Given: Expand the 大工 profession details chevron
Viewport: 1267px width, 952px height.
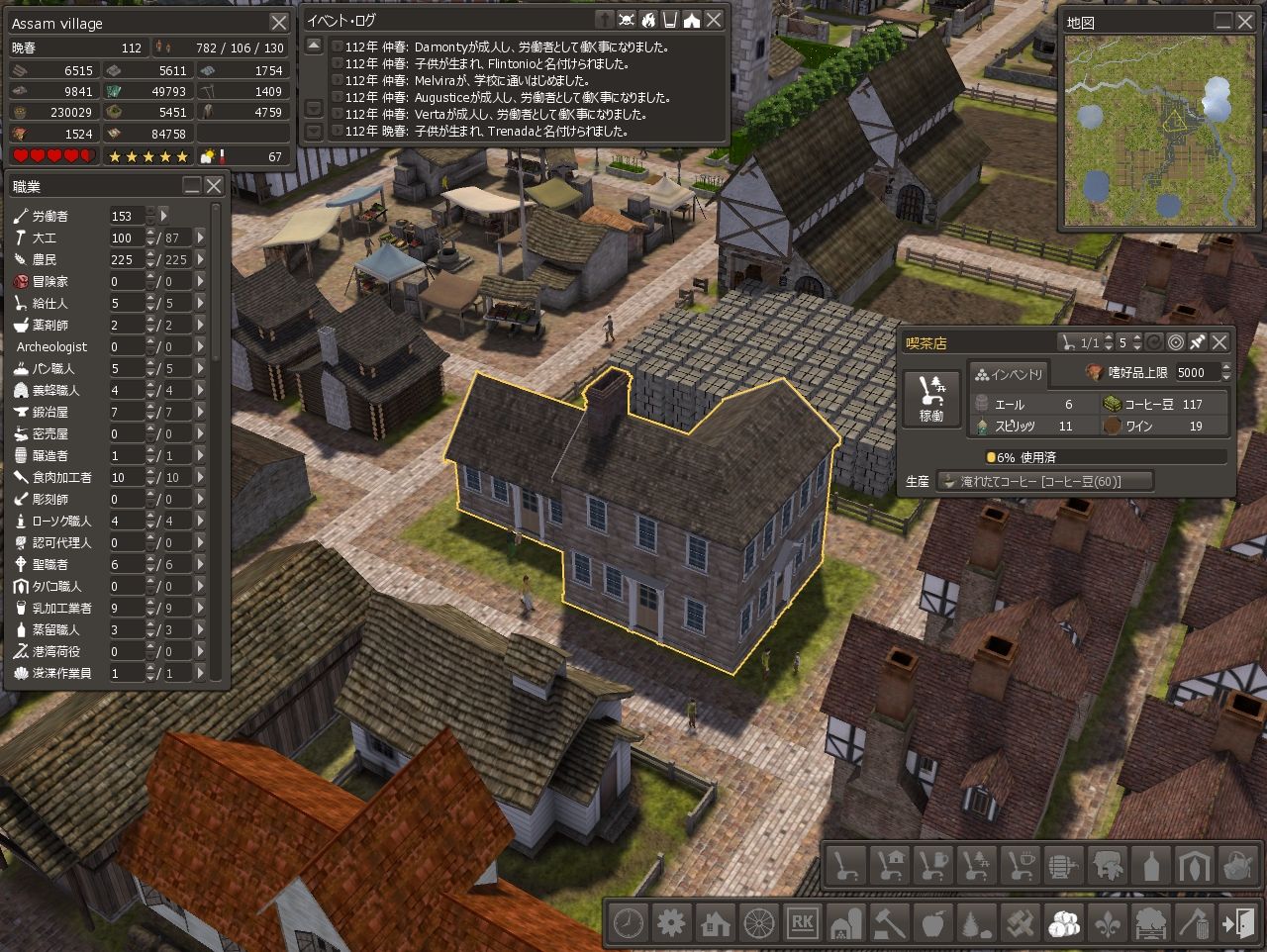Looking at the screenshot, I should click(199, 238).
